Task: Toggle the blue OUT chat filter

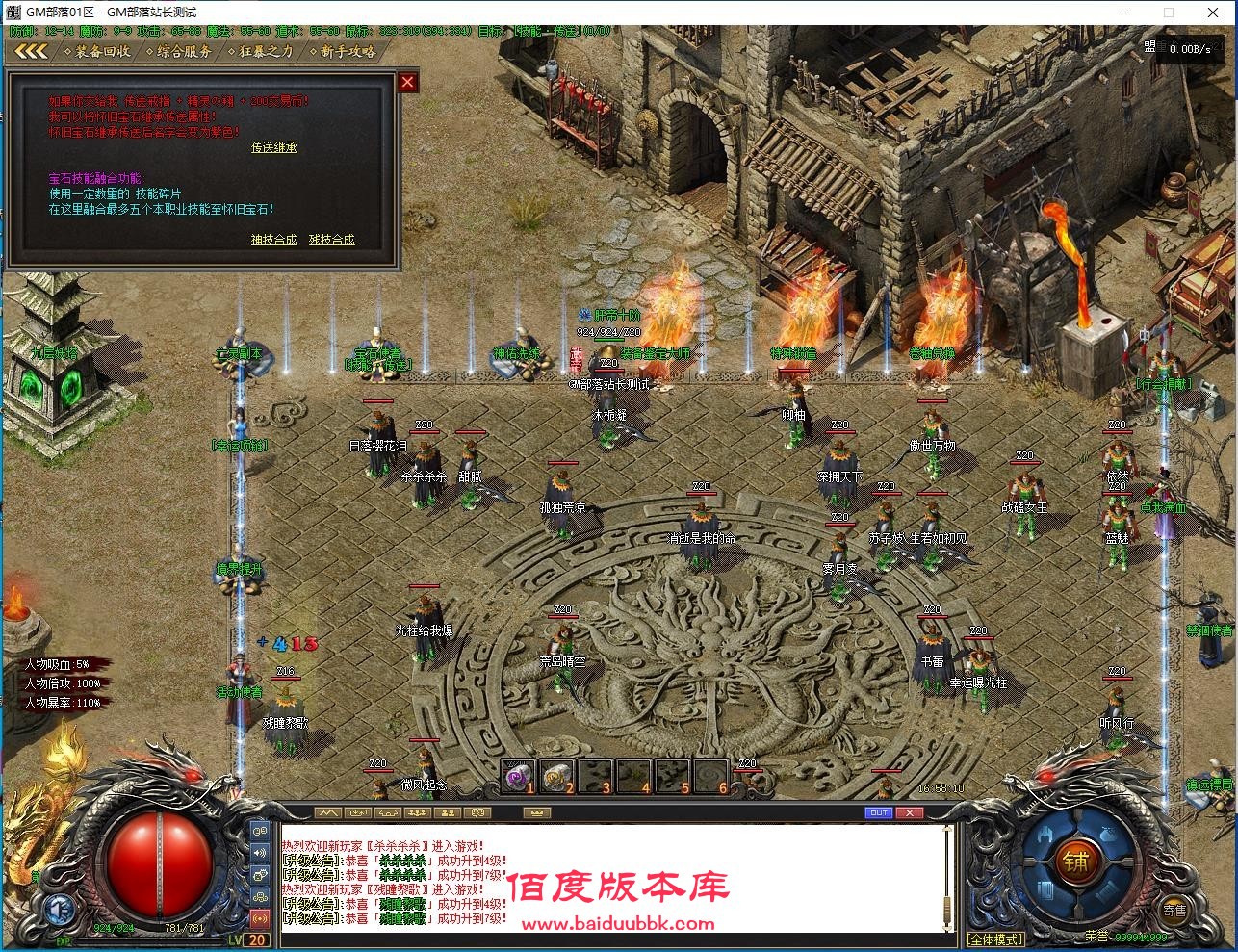Action: coord(879,811)
